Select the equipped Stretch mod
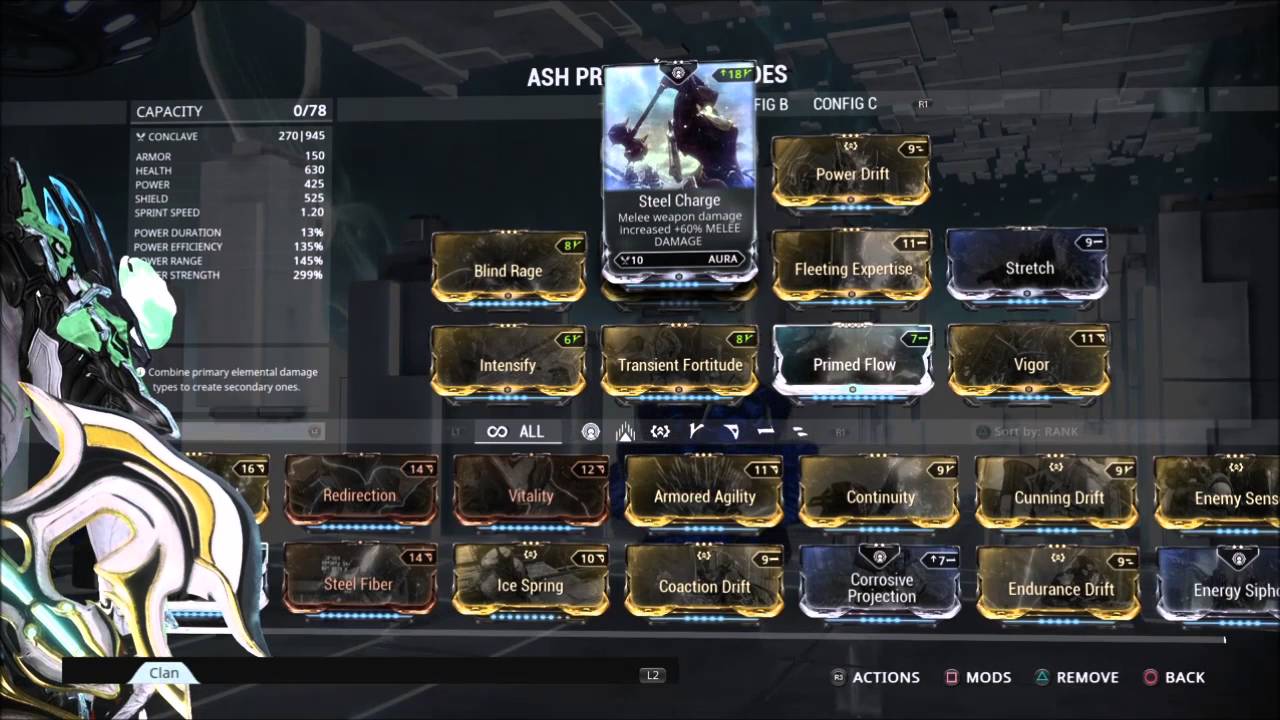 pos(1028,267)
